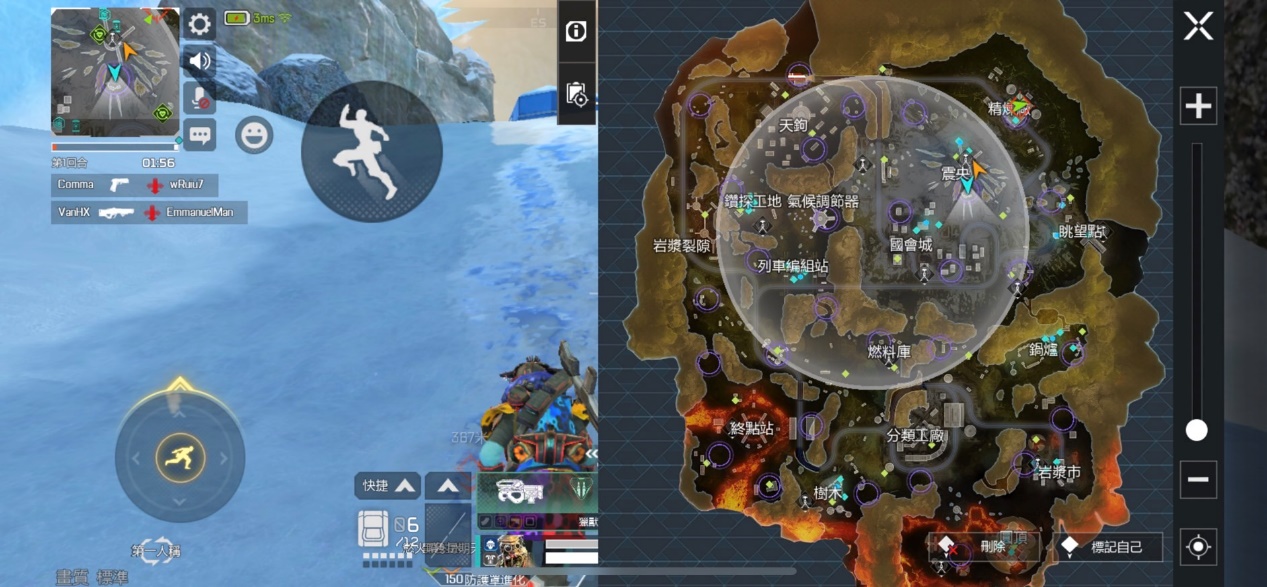This screenshot has height=587, width=1267.
Task: Tap the minimap in the corner
Action: [115, 72]
